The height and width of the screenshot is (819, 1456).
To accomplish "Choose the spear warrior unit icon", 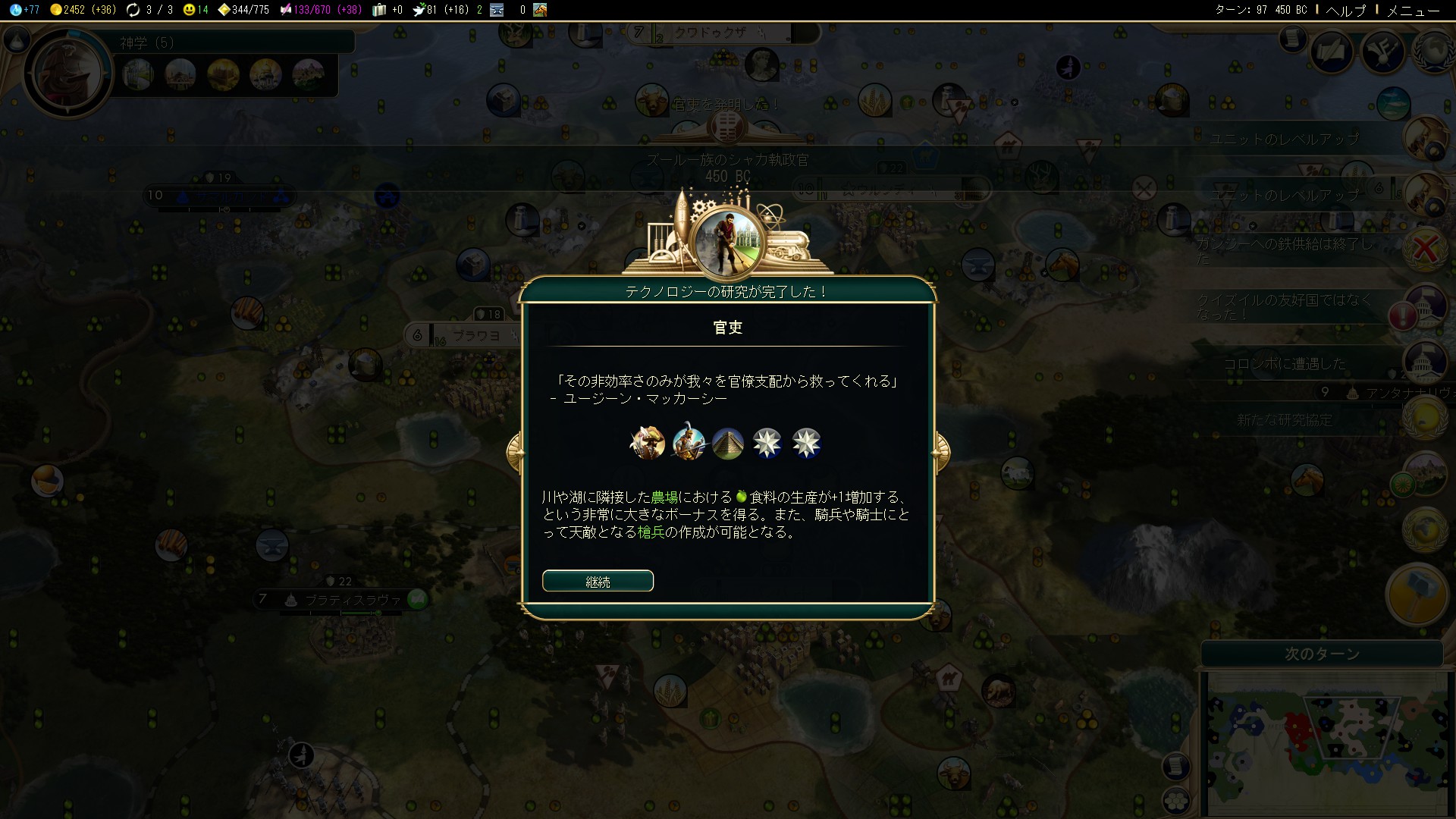I will 688,443.
